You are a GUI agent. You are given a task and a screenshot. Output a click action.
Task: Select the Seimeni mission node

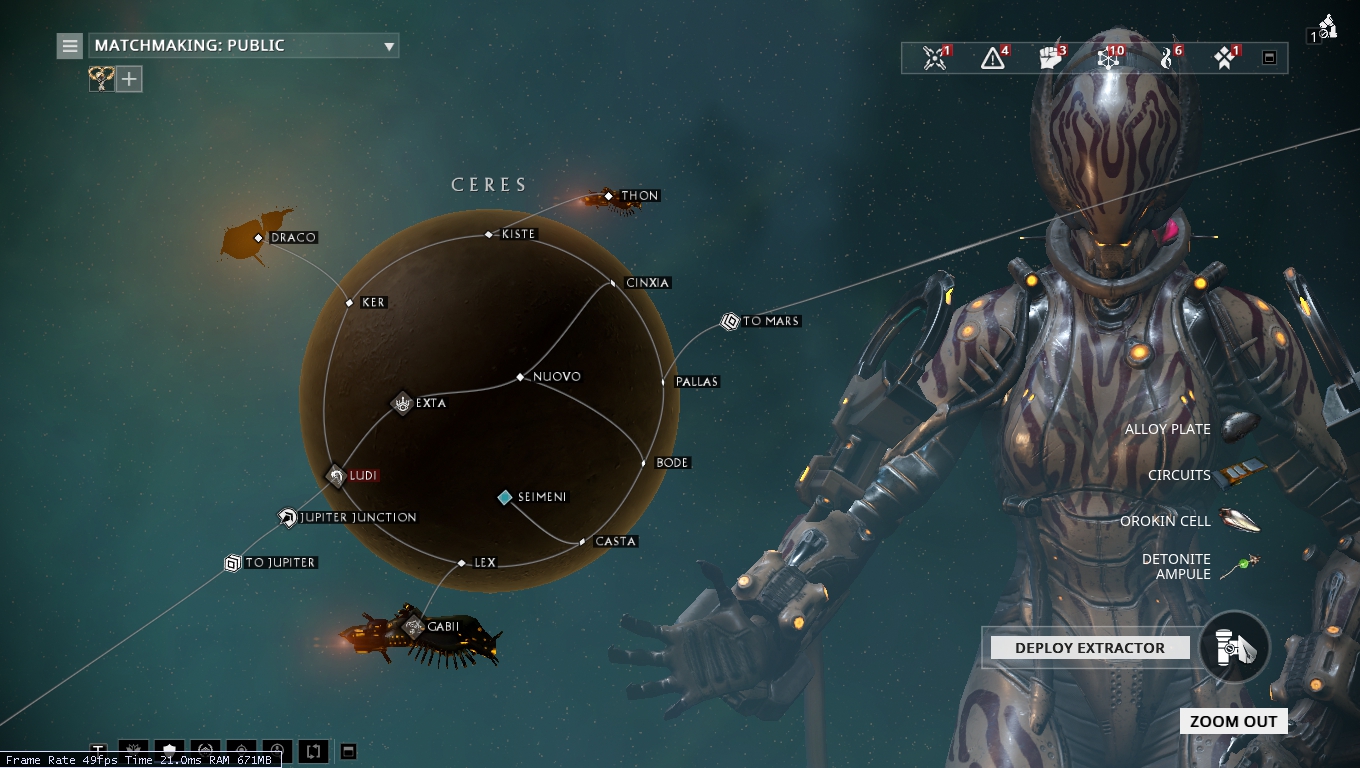point(506,497)
